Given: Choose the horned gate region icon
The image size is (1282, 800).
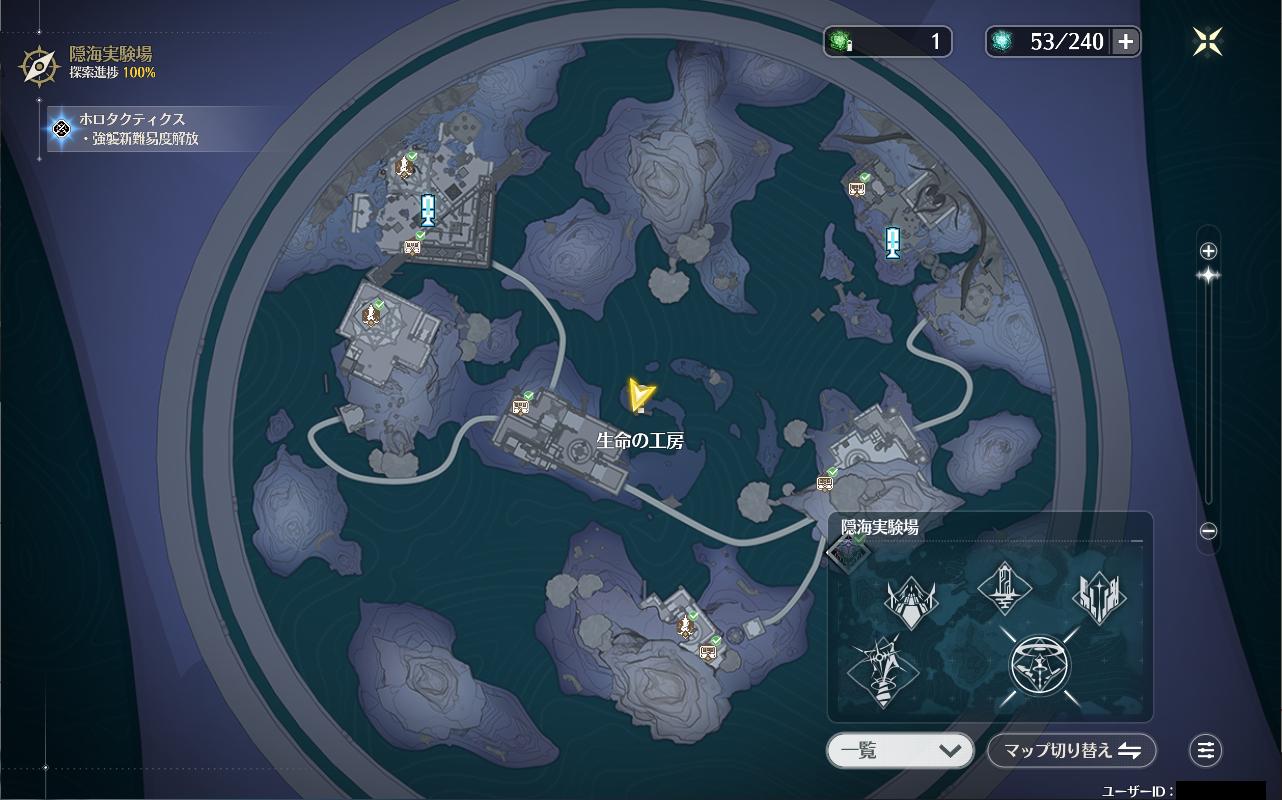Looking at the screenshot, I should click(x=911, y=602).
